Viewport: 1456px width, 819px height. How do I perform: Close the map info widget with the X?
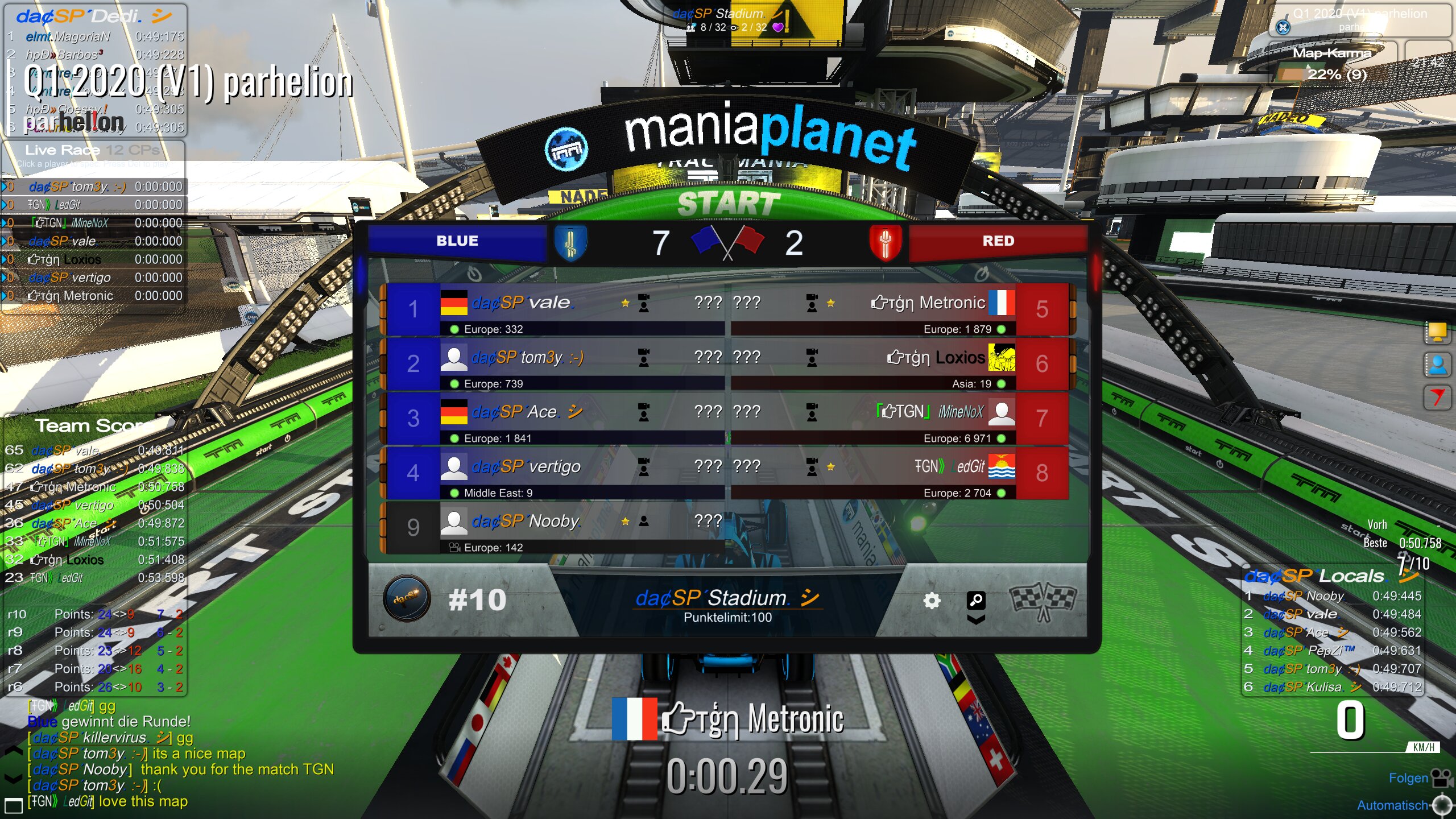pyautogui.click(x=1283, y=27)
